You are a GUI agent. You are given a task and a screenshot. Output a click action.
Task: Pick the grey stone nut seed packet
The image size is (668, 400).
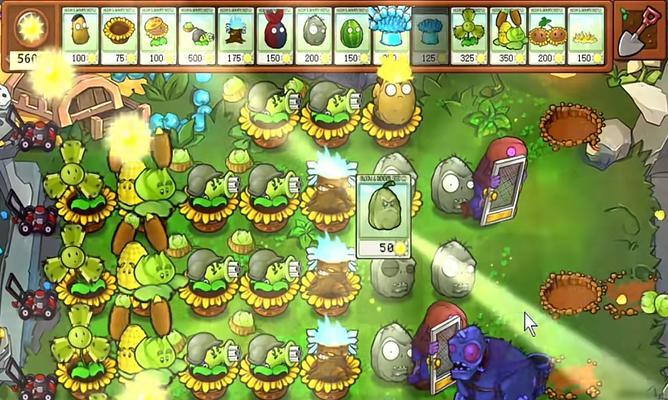(x=314, y=36)
